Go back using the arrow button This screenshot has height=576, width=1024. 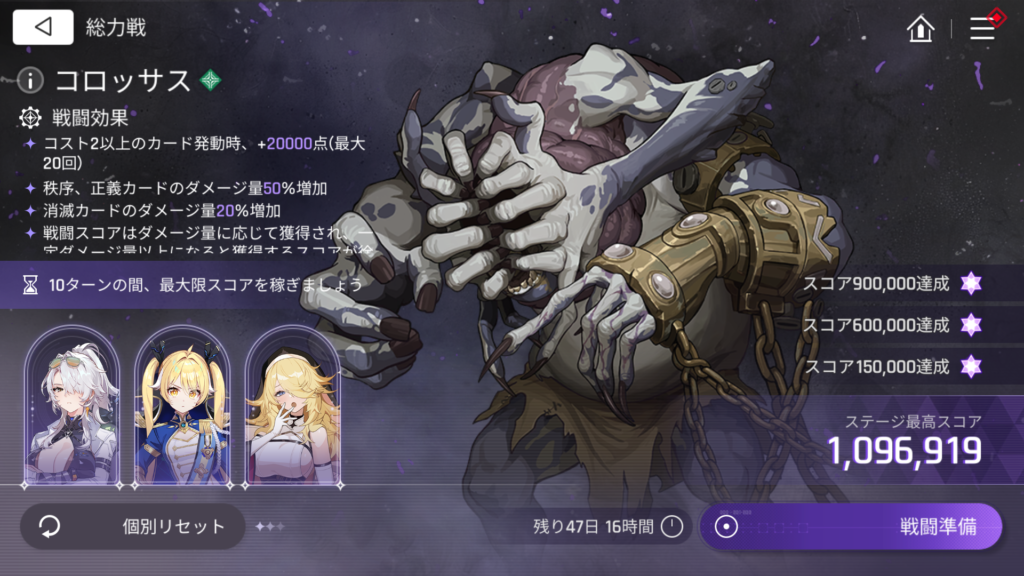point(43,27)
